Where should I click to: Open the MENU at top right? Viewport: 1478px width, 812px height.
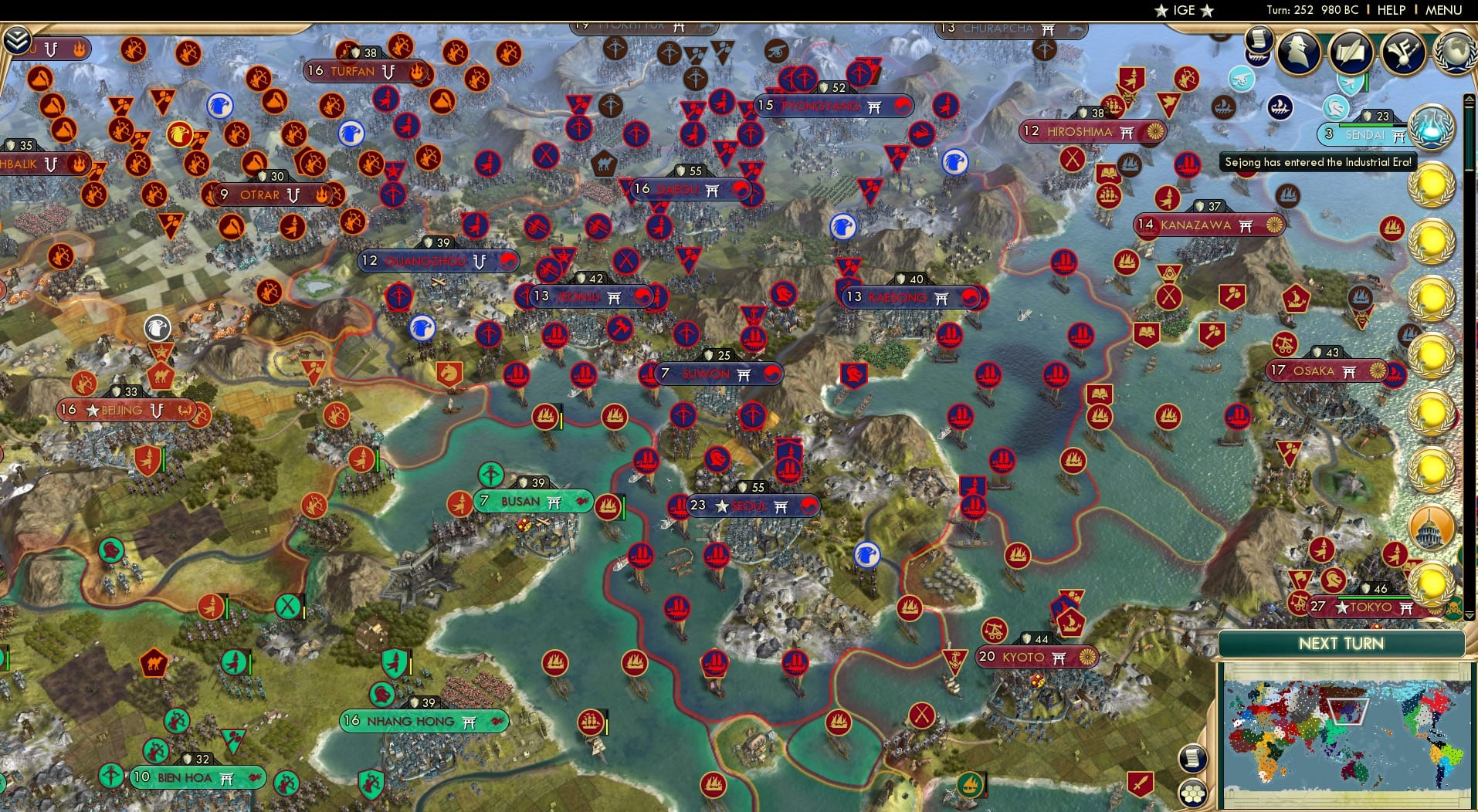(x=1442, y=10)
